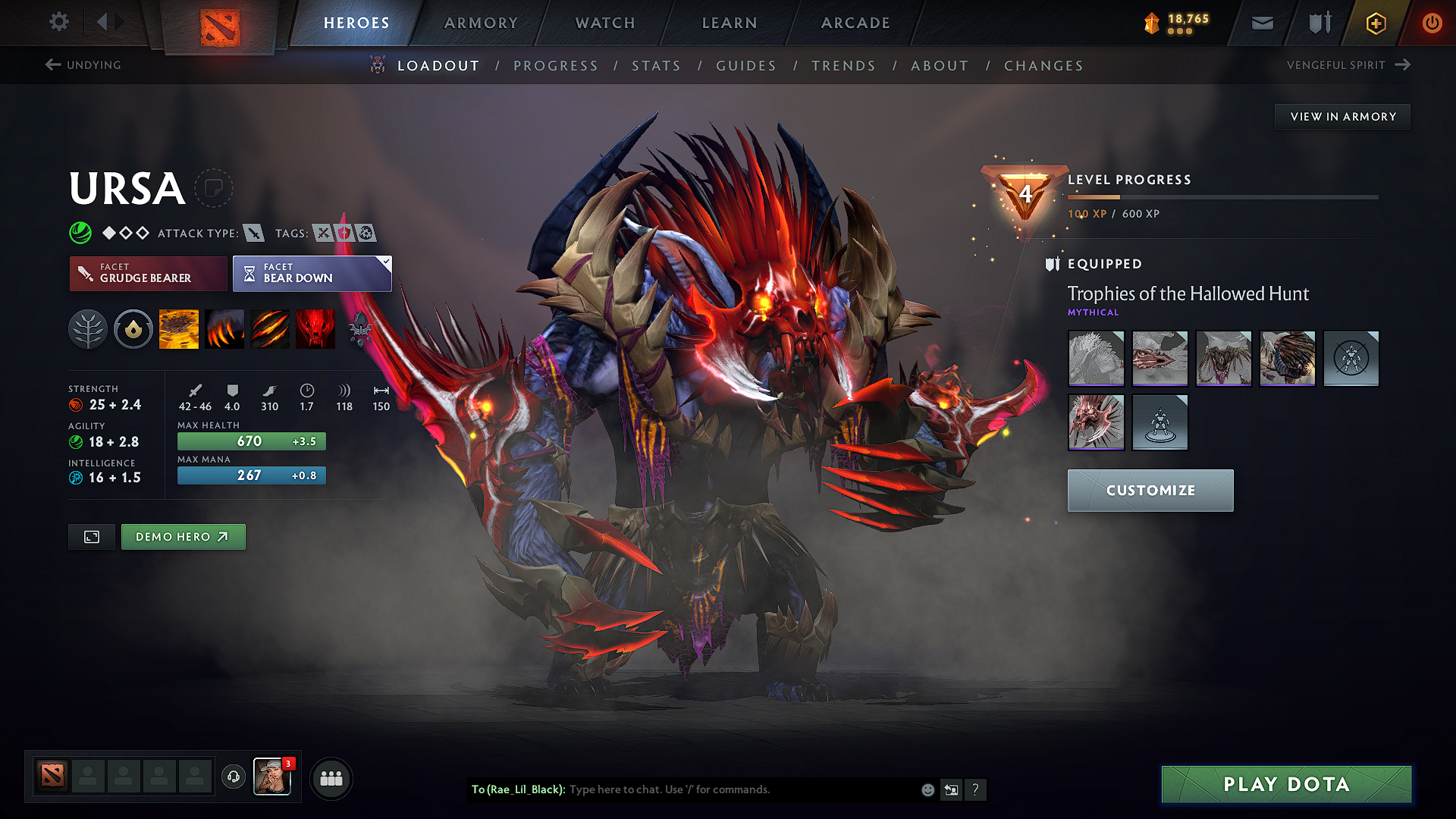Screen dimensions: 1456x819
Task: Click the level 4 XP progress bar
Action: [1221, 196]
